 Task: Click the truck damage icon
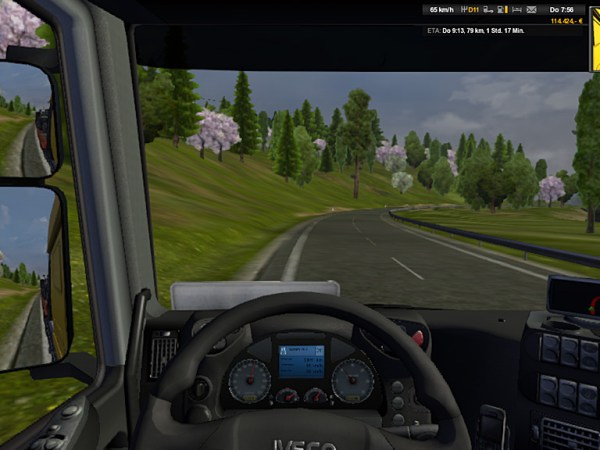point(487,10)
